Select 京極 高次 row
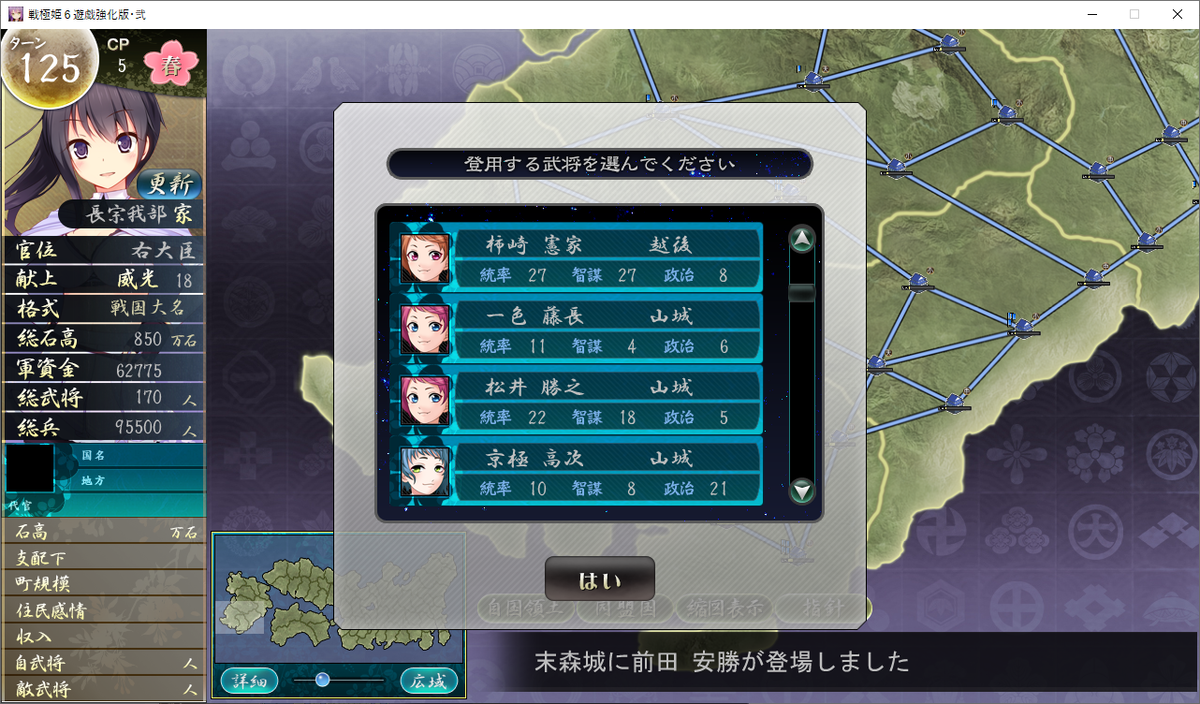Viewport: 1200px width, 704px height. 578,472
